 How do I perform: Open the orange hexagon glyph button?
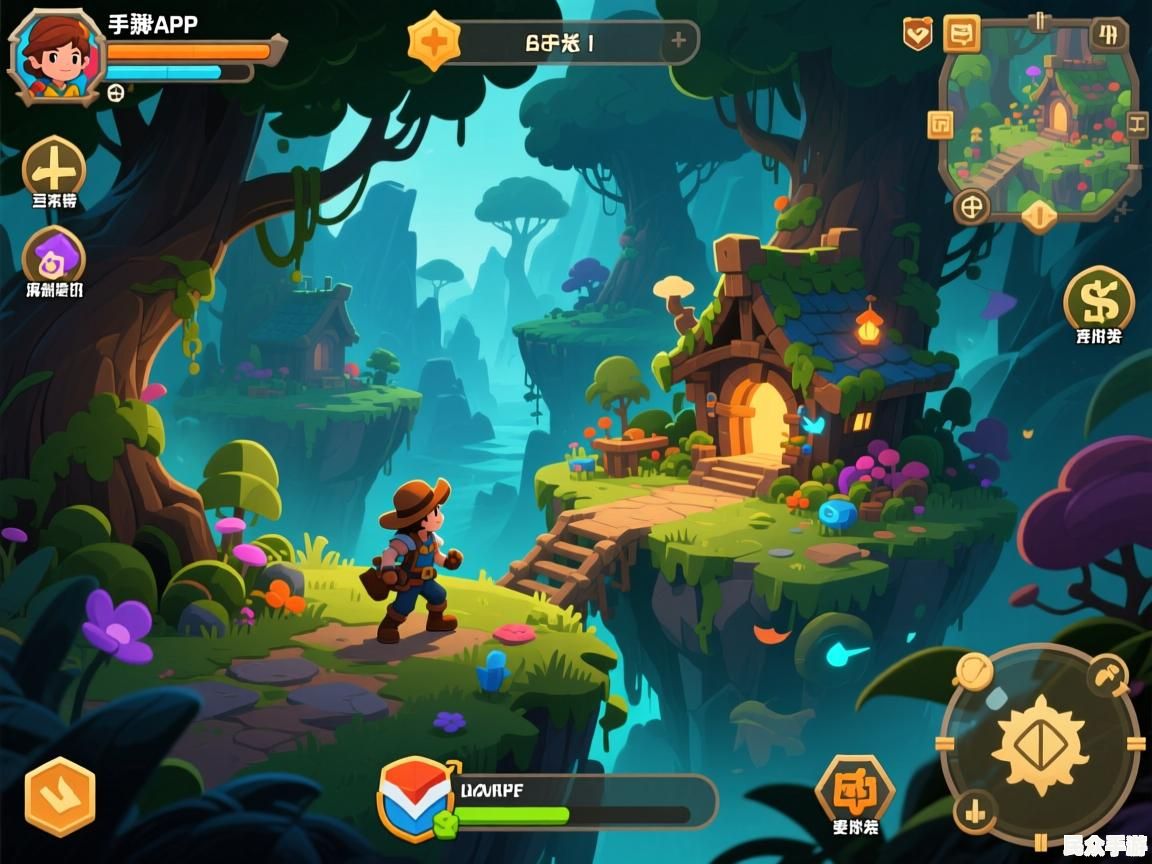coord(854,790)
